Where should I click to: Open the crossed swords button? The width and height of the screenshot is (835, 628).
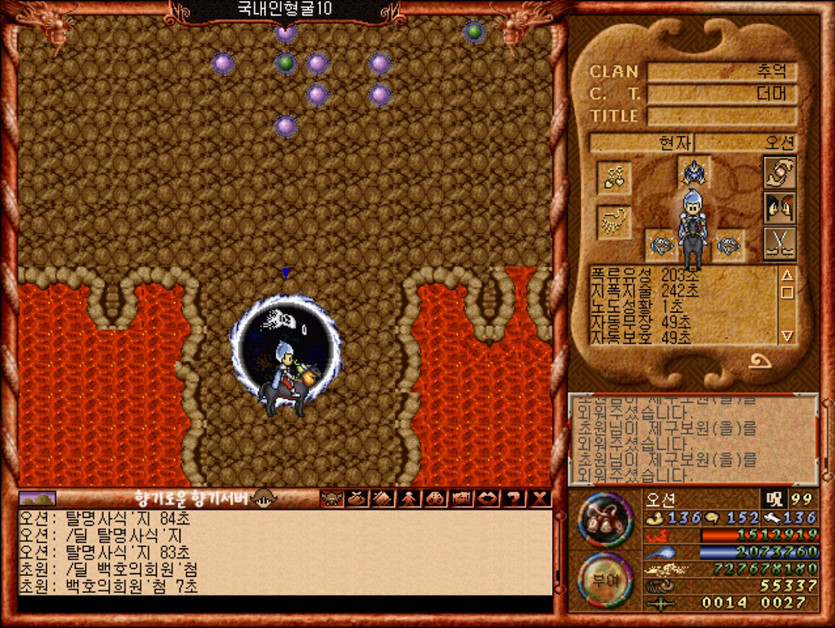click(778, 243)
